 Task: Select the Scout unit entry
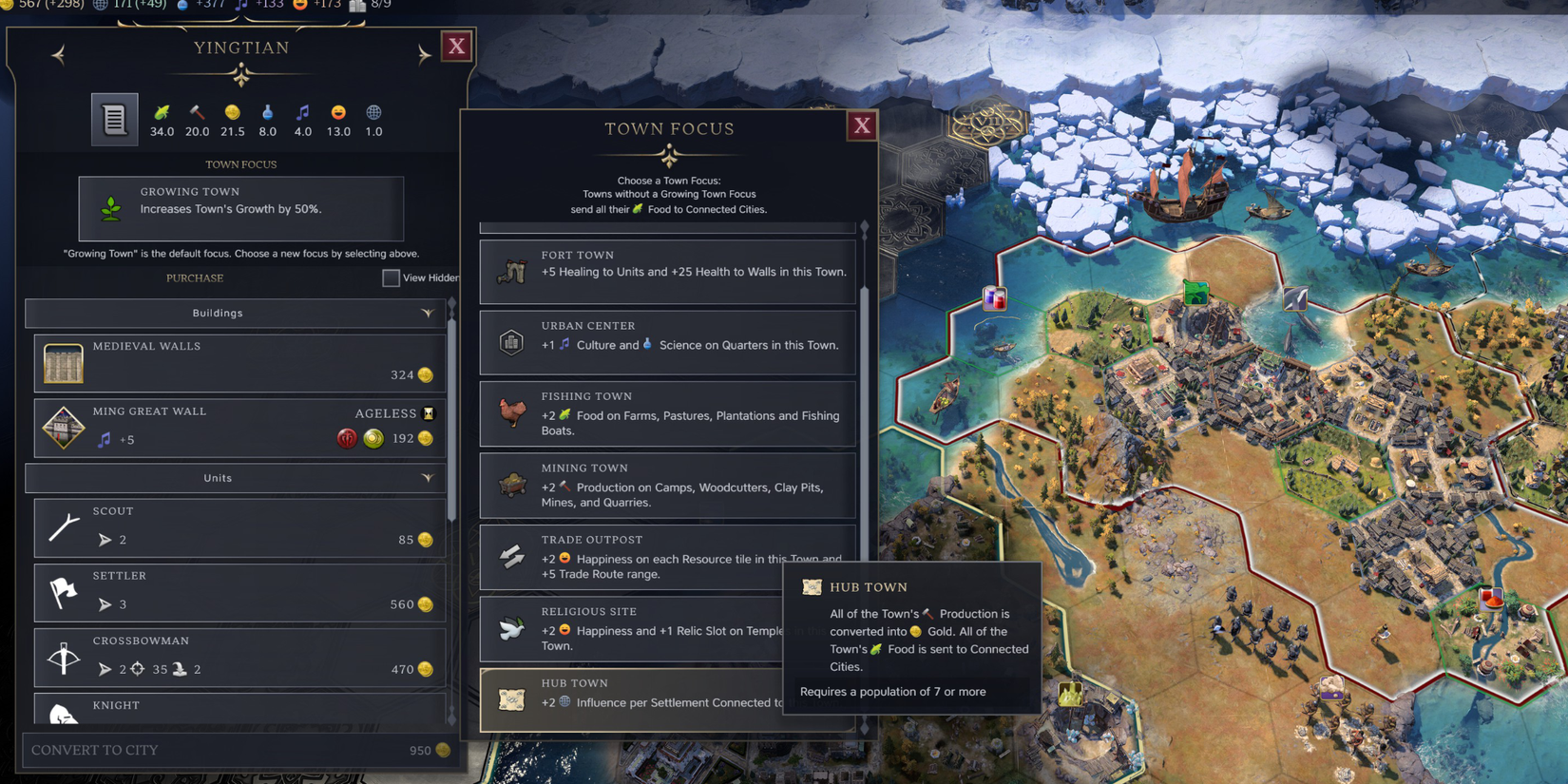[x=238, y=527]
